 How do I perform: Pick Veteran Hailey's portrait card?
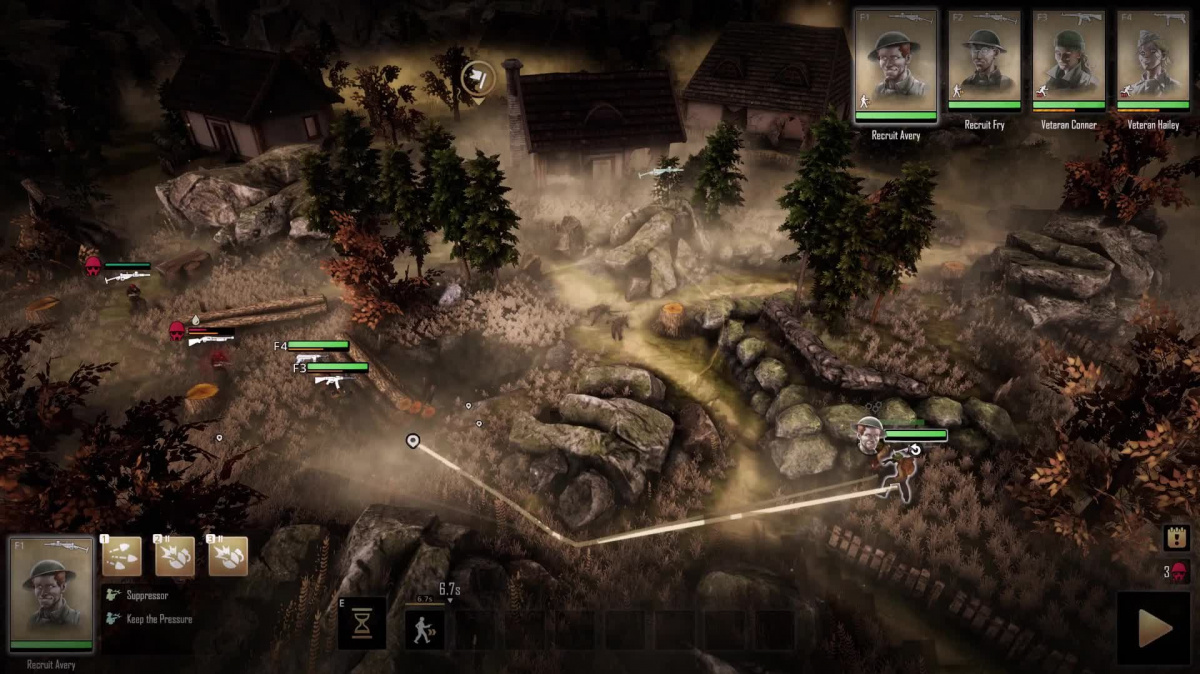coord(1152,60)
